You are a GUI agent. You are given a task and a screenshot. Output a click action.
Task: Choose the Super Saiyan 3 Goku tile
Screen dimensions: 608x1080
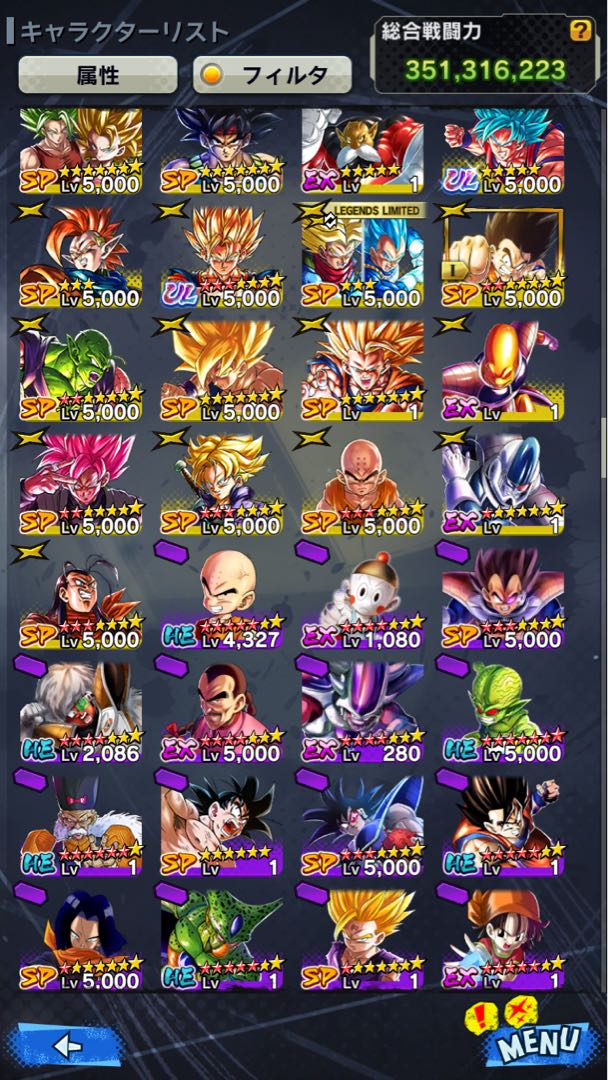coord(363,372)
